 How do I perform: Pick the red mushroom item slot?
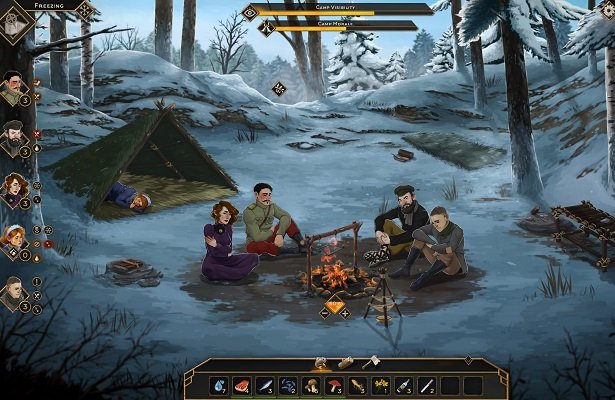(333, 385)
